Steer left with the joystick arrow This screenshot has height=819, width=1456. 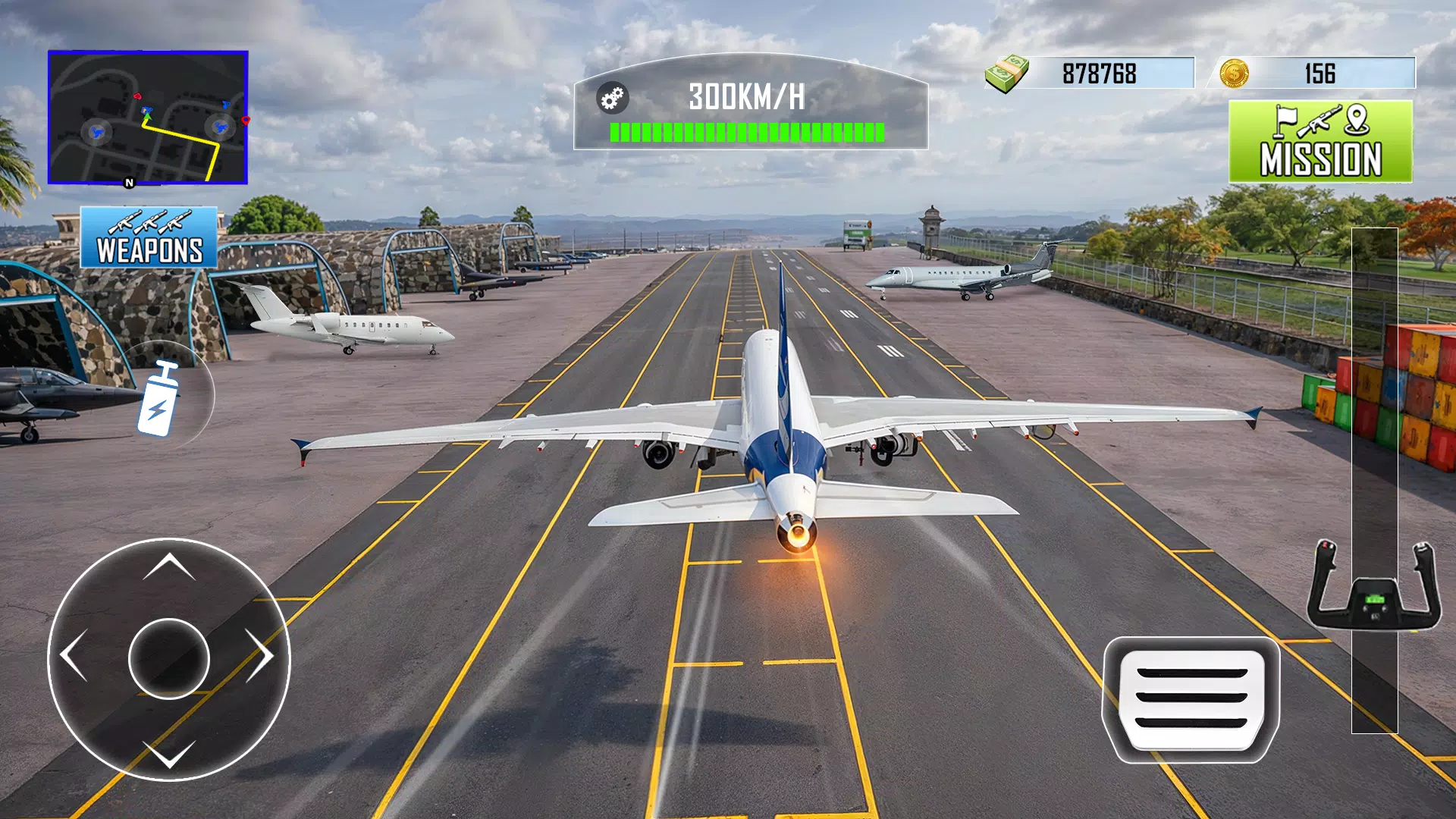pyautogui.click(x=74, y=655)
